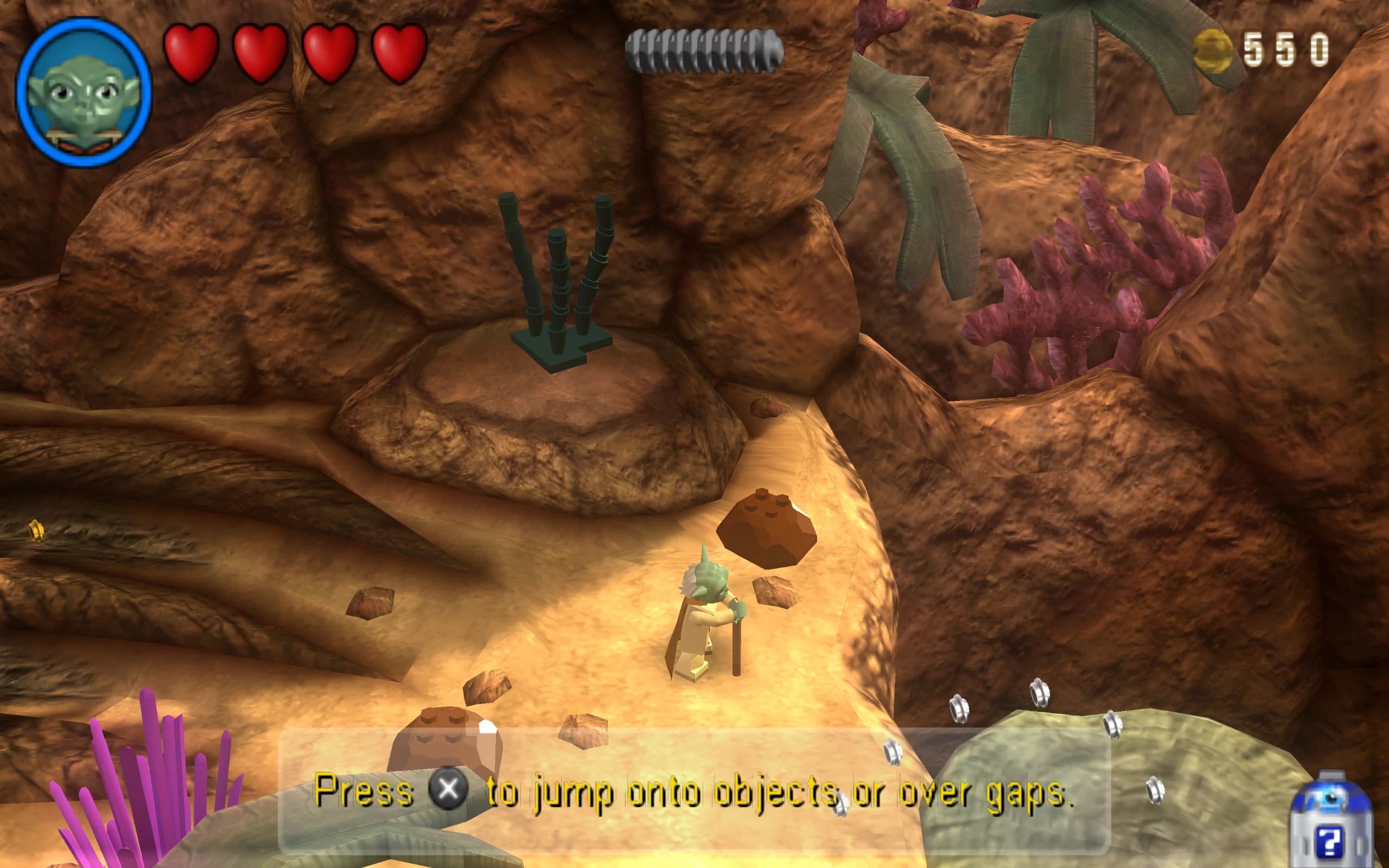Click the Yoda character portrait

click(84, 93)
